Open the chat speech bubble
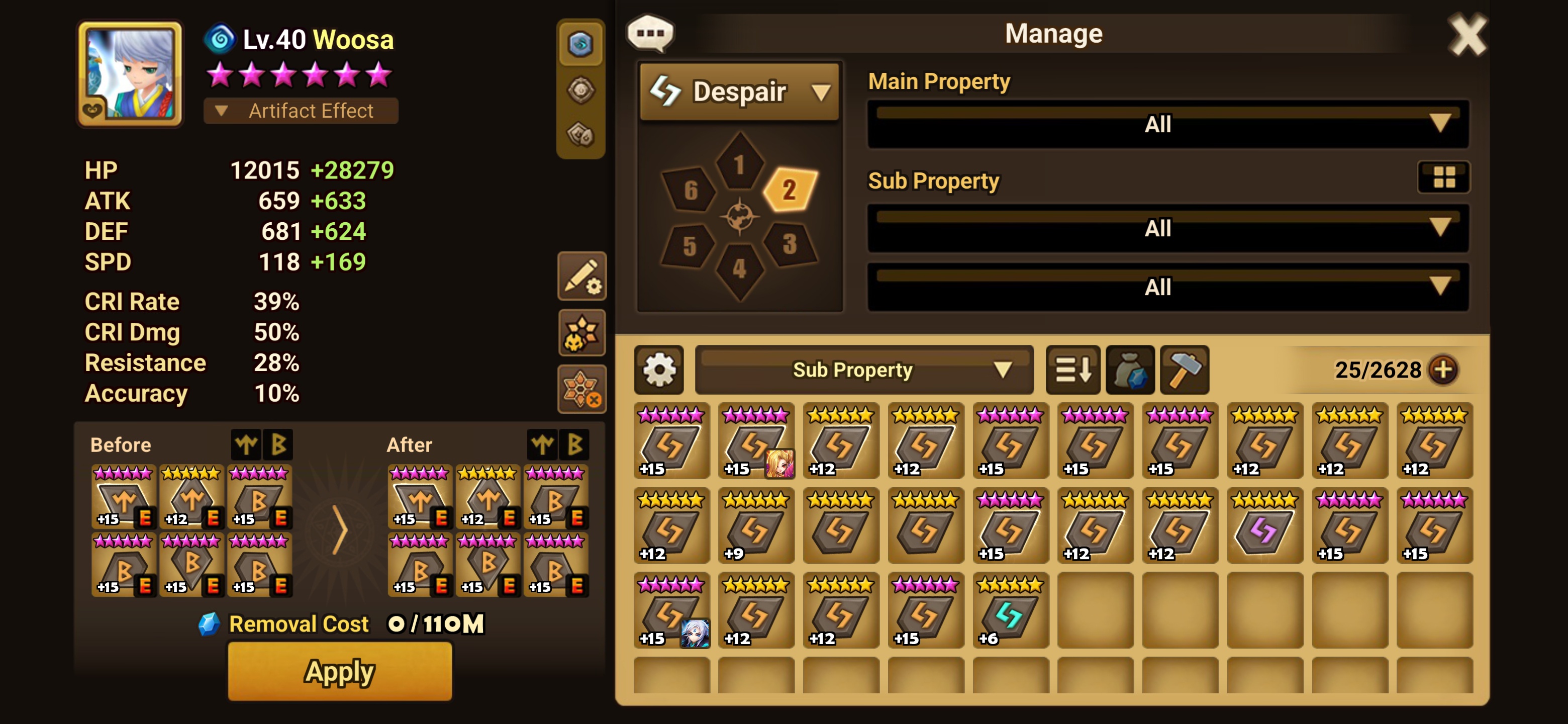 click(x=650, y=33)
